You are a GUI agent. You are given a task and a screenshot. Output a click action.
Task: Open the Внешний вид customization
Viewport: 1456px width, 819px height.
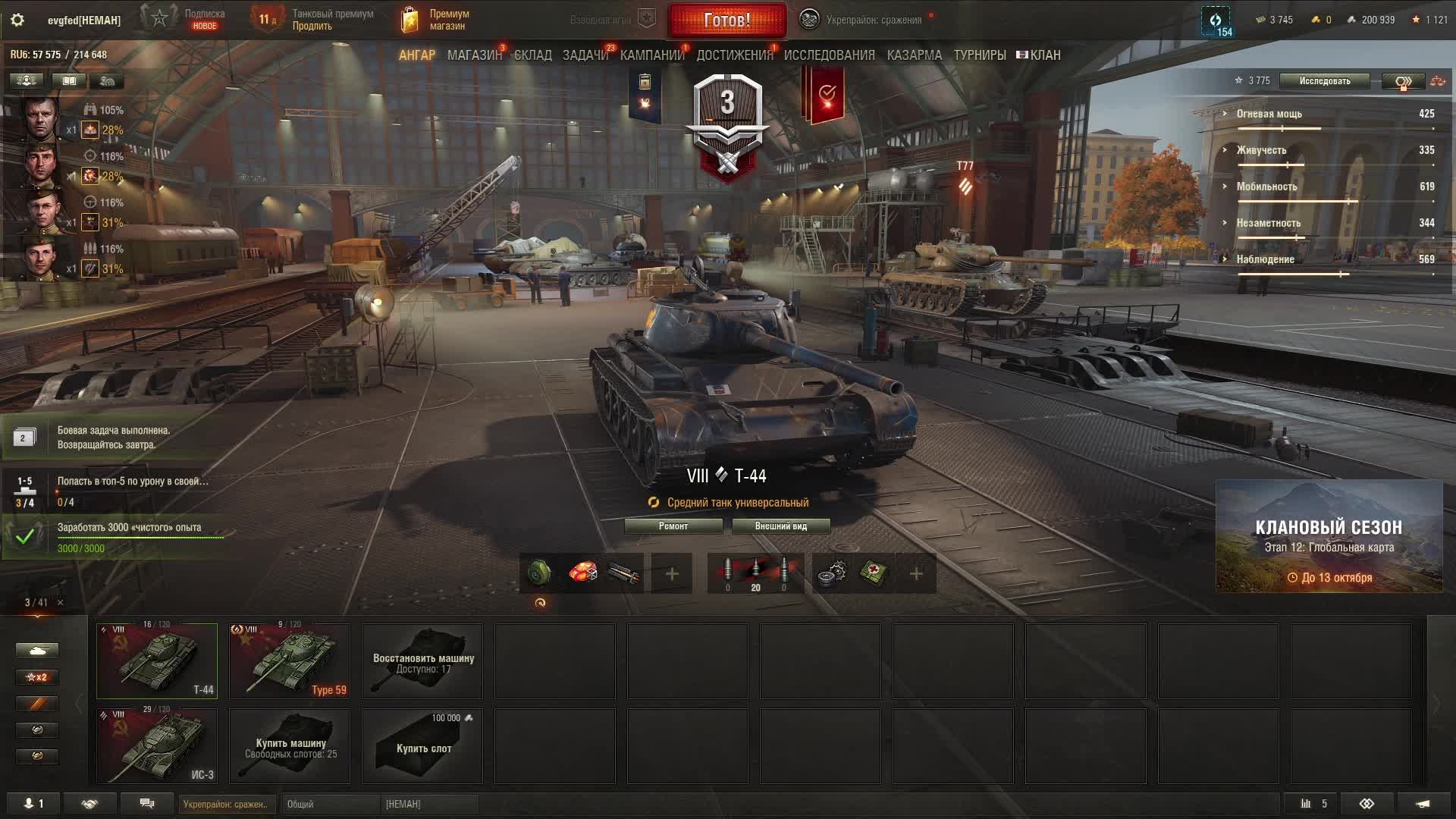point(780,526)
